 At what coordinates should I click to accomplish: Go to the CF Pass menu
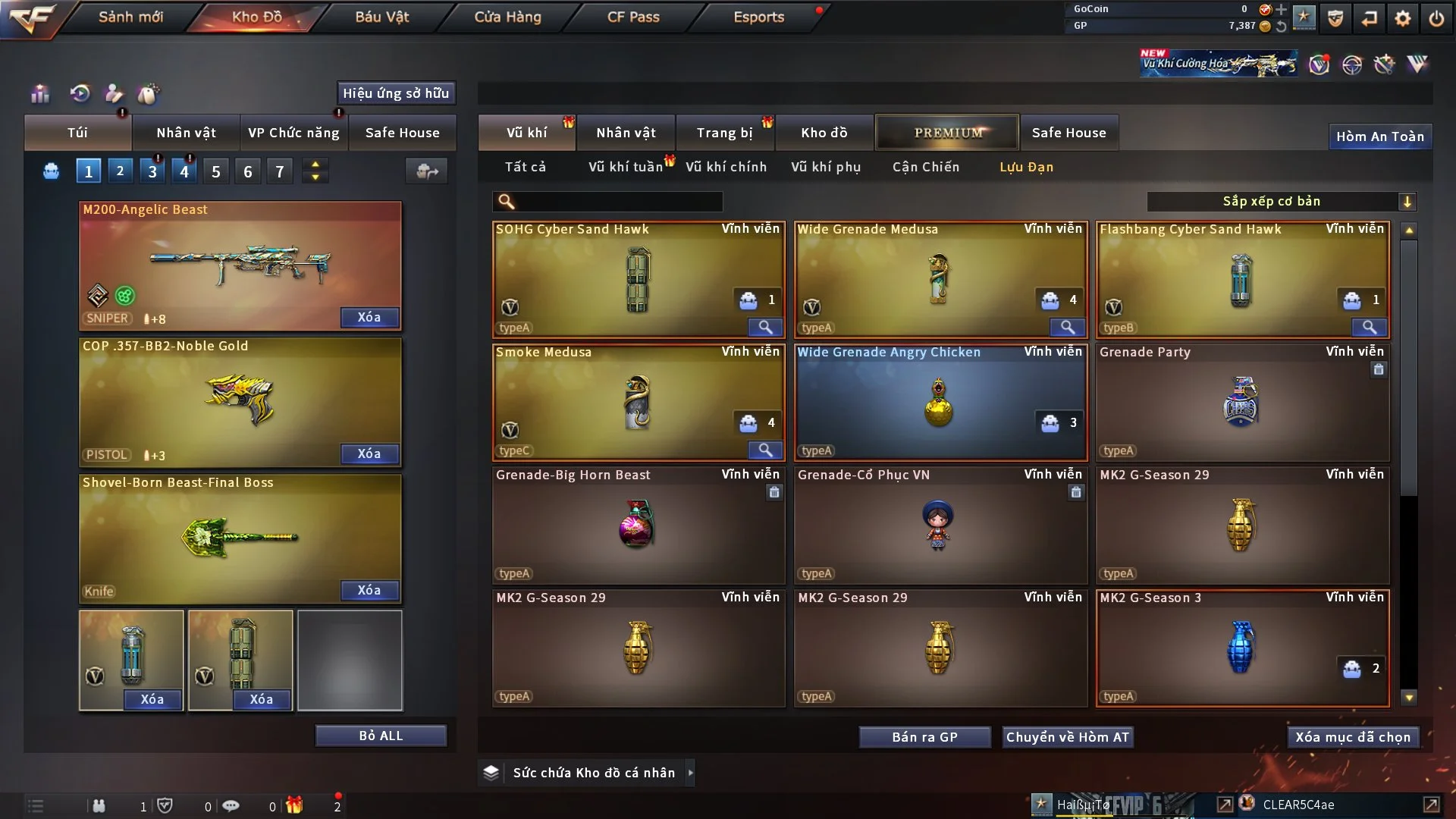(x=633, y=17)
